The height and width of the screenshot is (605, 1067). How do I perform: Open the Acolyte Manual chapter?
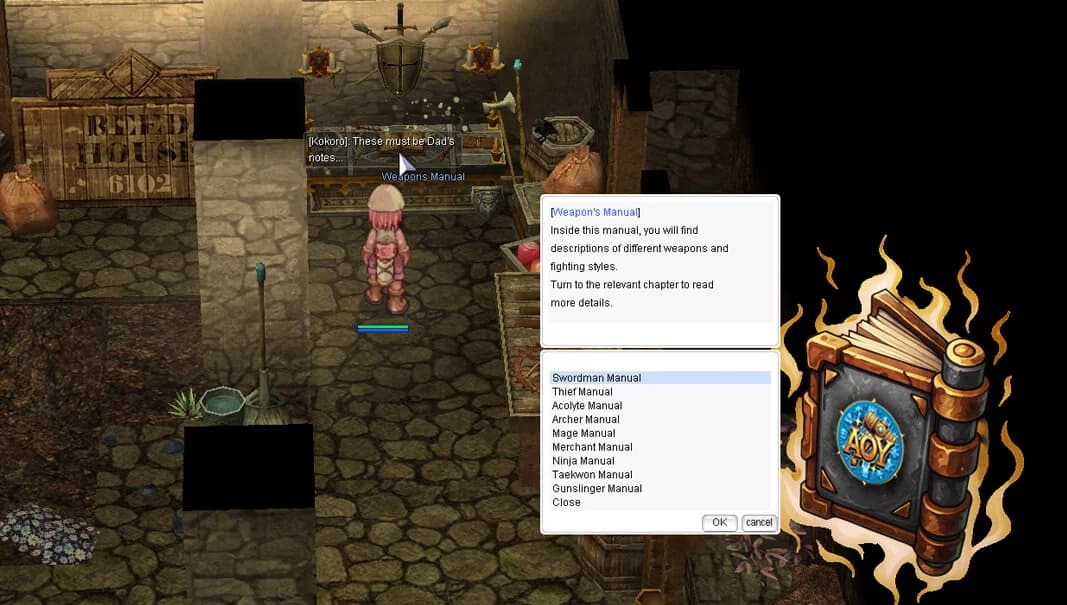click(x=587, y=406)
